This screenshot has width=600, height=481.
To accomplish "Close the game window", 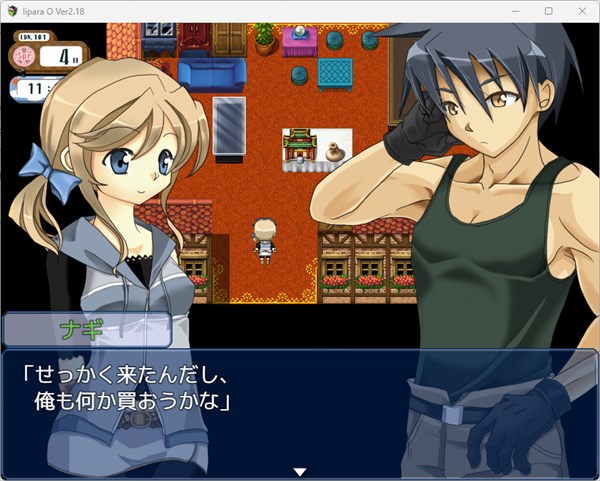I will pos(579,11).
